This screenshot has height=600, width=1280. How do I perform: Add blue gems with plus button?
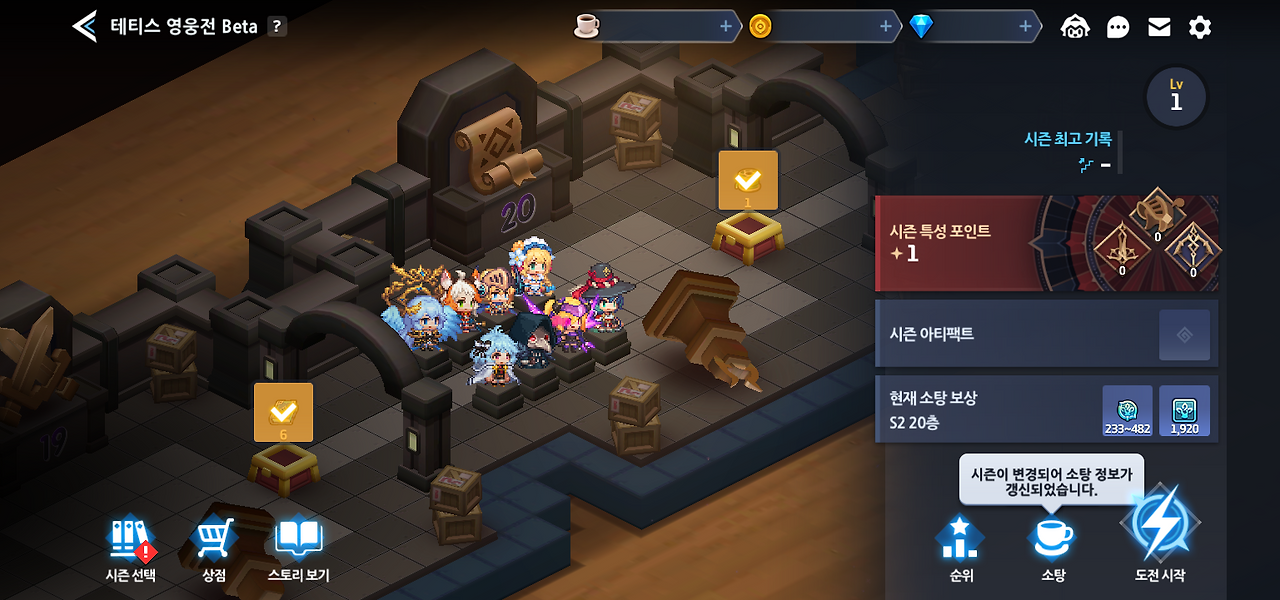tap(1026, 27)
